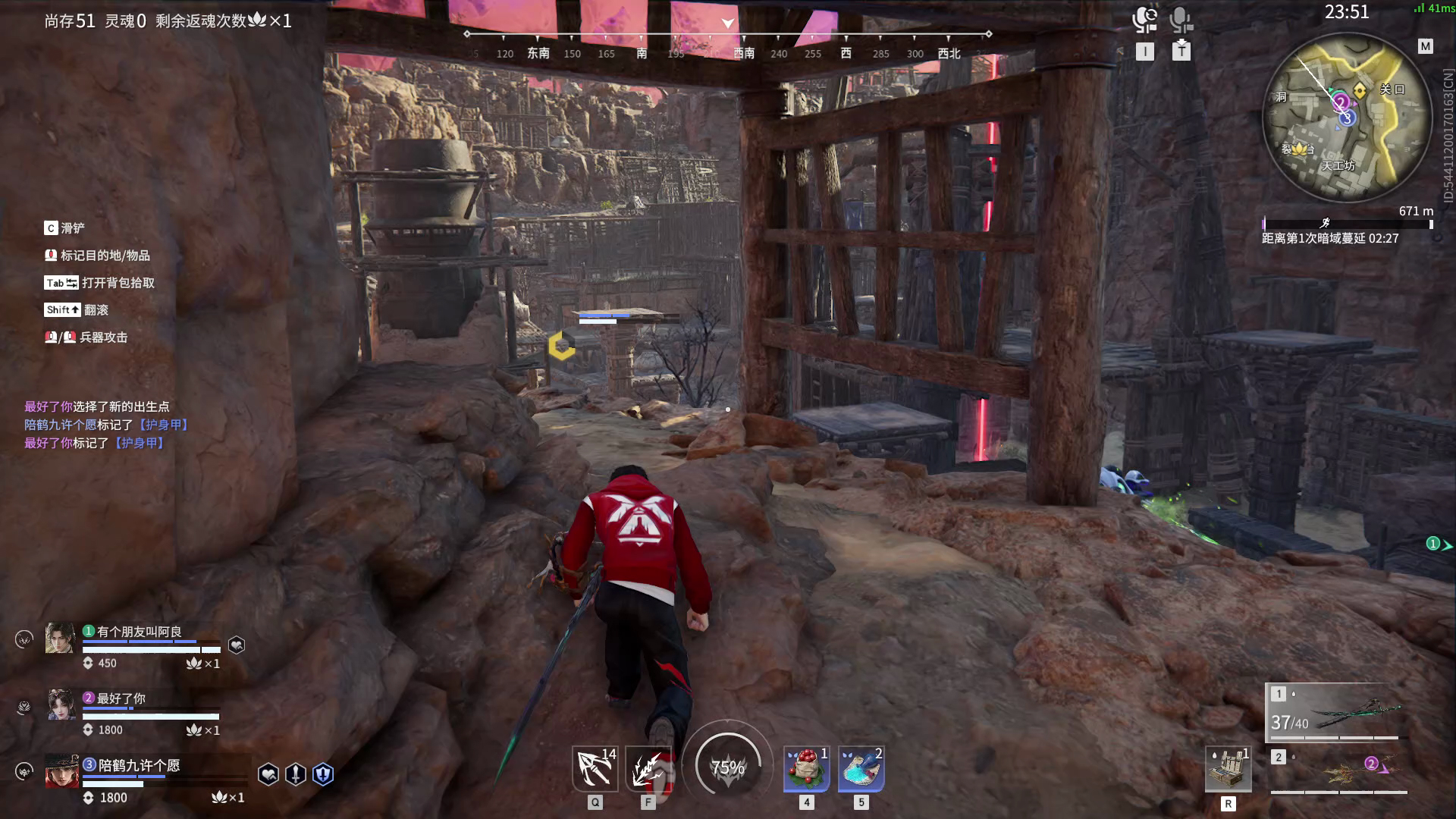Toggle the voice chat speaker icon
Screen dimensions: 1456x819
point(1144,20)
